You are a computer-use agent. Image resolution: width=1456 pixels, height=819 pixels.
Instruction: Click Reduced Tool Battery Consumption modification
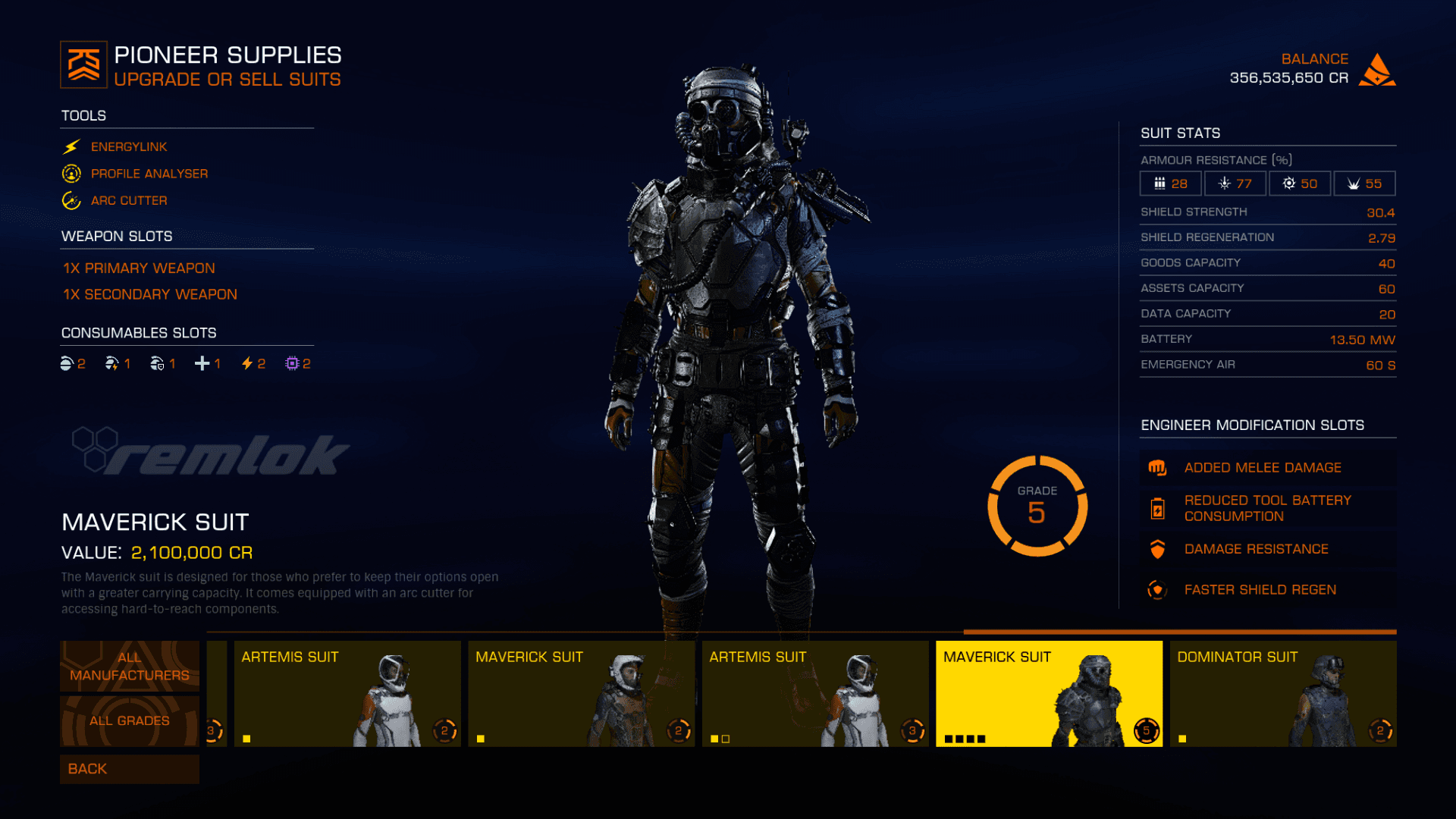(x=1267, y=508)
